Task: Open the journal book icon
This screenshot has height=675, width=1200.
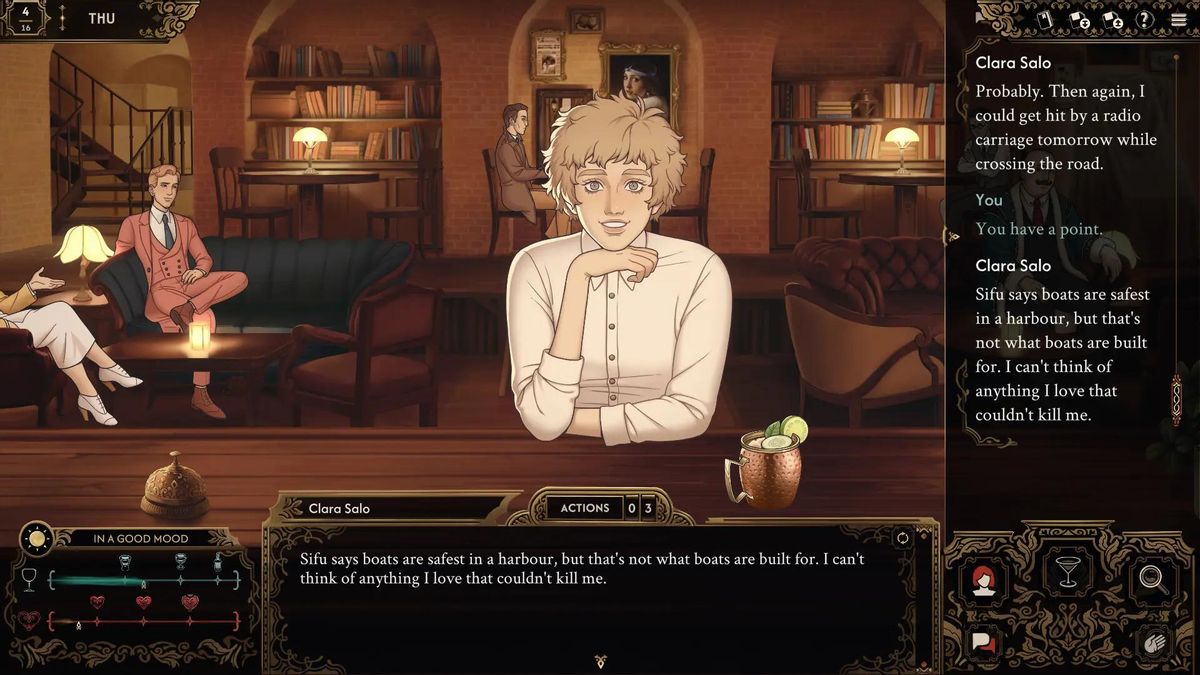Action: click(1046, 19)
